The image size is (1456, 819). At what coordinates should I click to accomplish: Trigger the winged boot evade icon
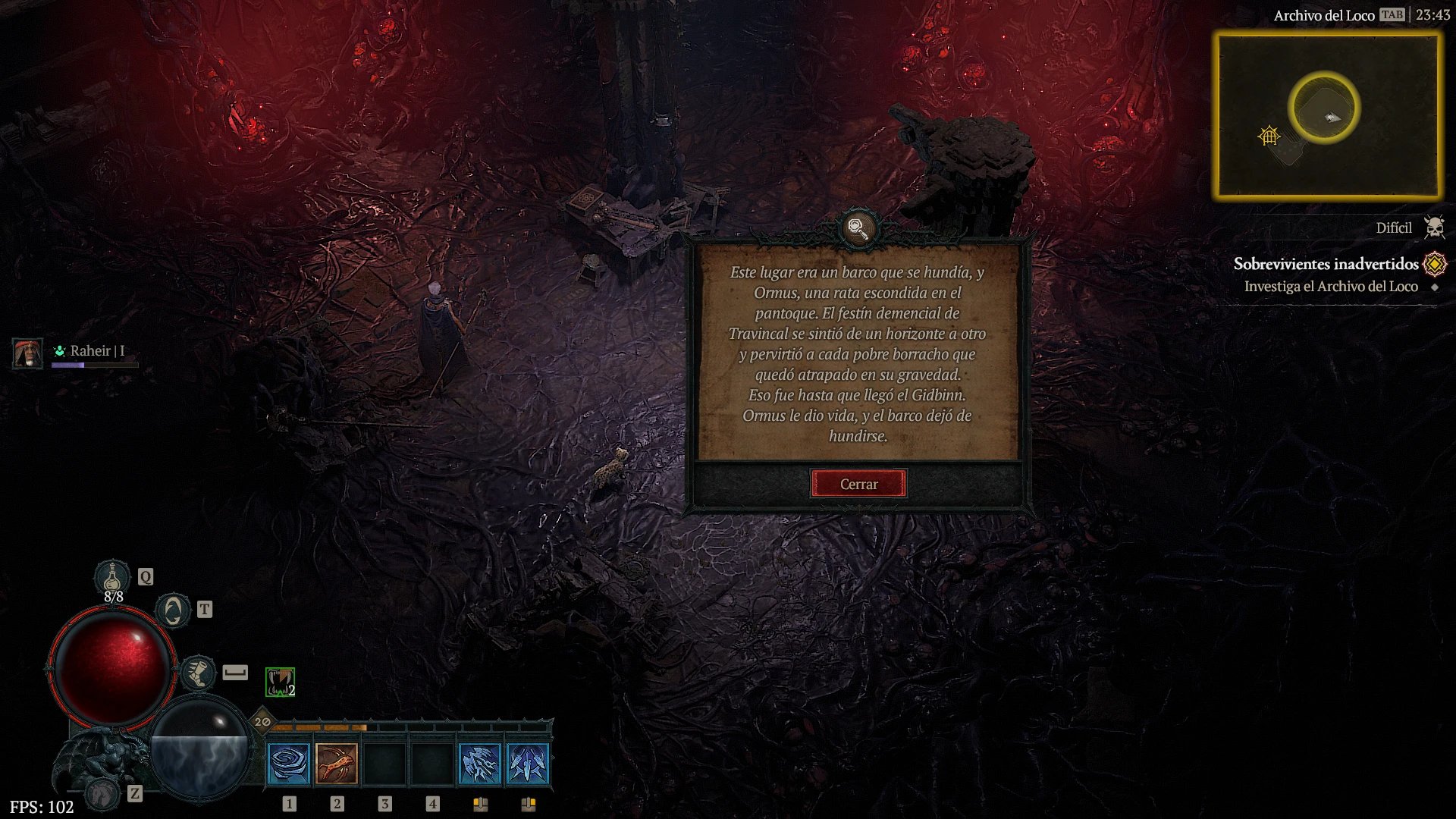[198, 673]
